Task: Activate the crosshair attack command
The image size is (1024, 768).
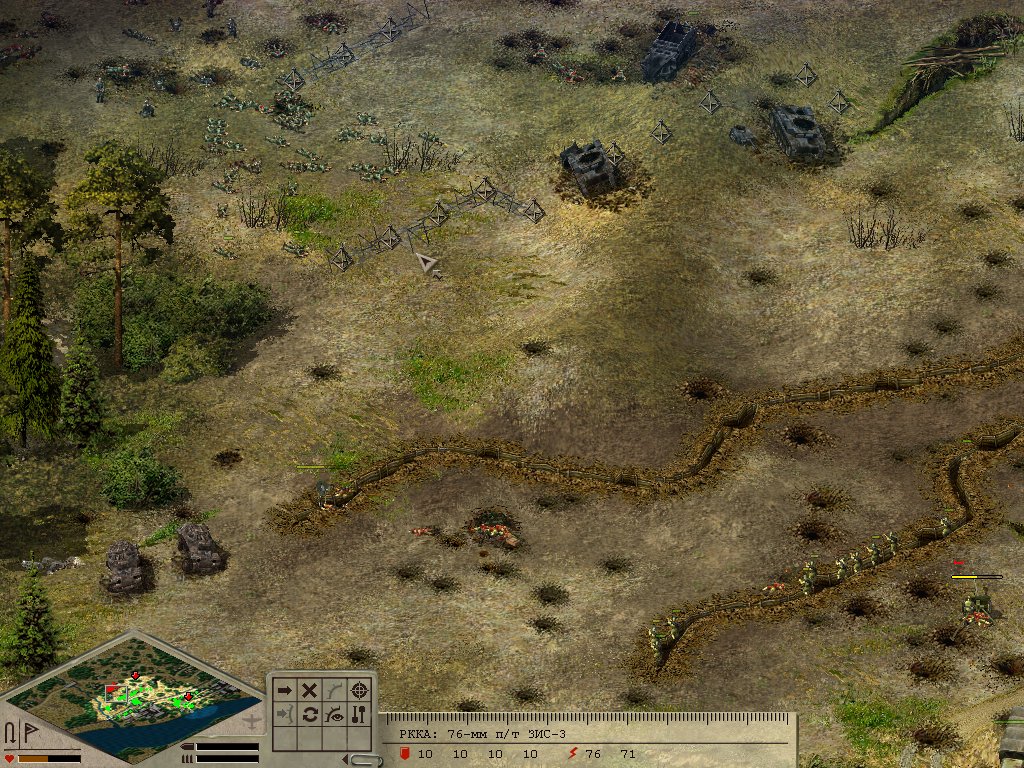Action: pos(360,690)
